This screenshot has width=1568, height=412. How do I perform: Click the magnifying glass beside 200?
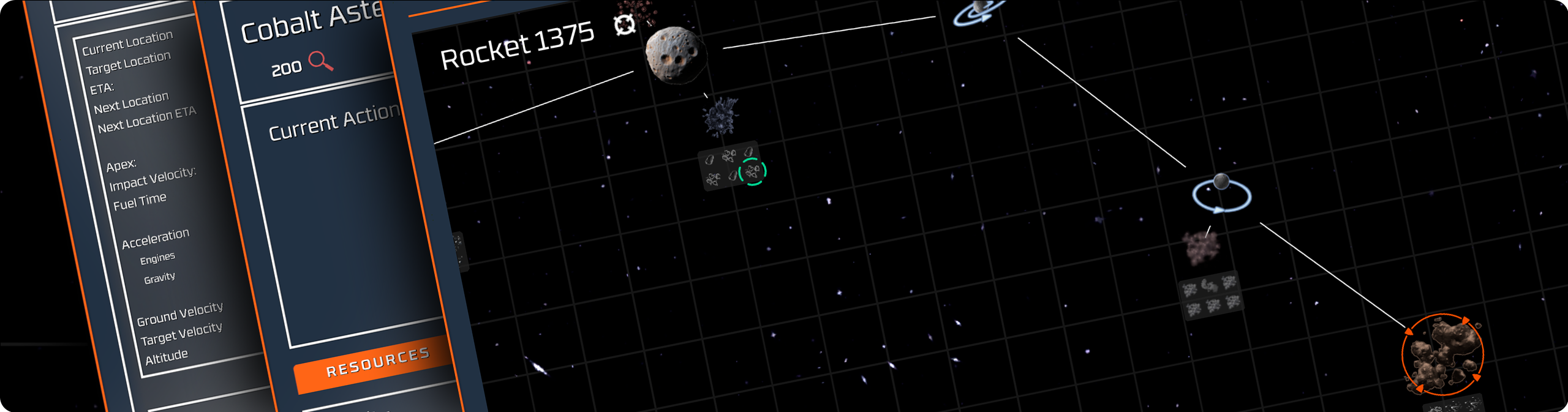pyautogui.click(x=320, y=61)
